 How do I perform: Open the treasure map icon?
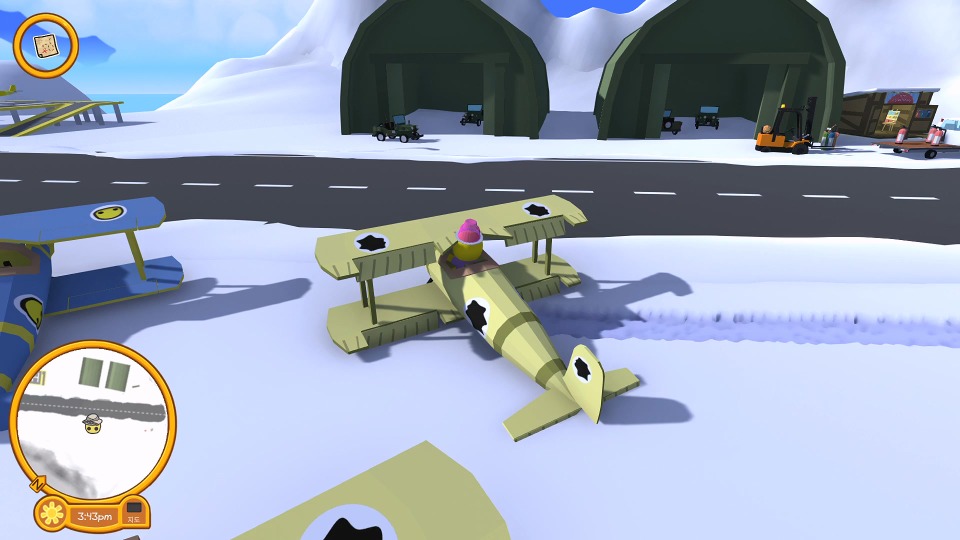tap(45, 45)
